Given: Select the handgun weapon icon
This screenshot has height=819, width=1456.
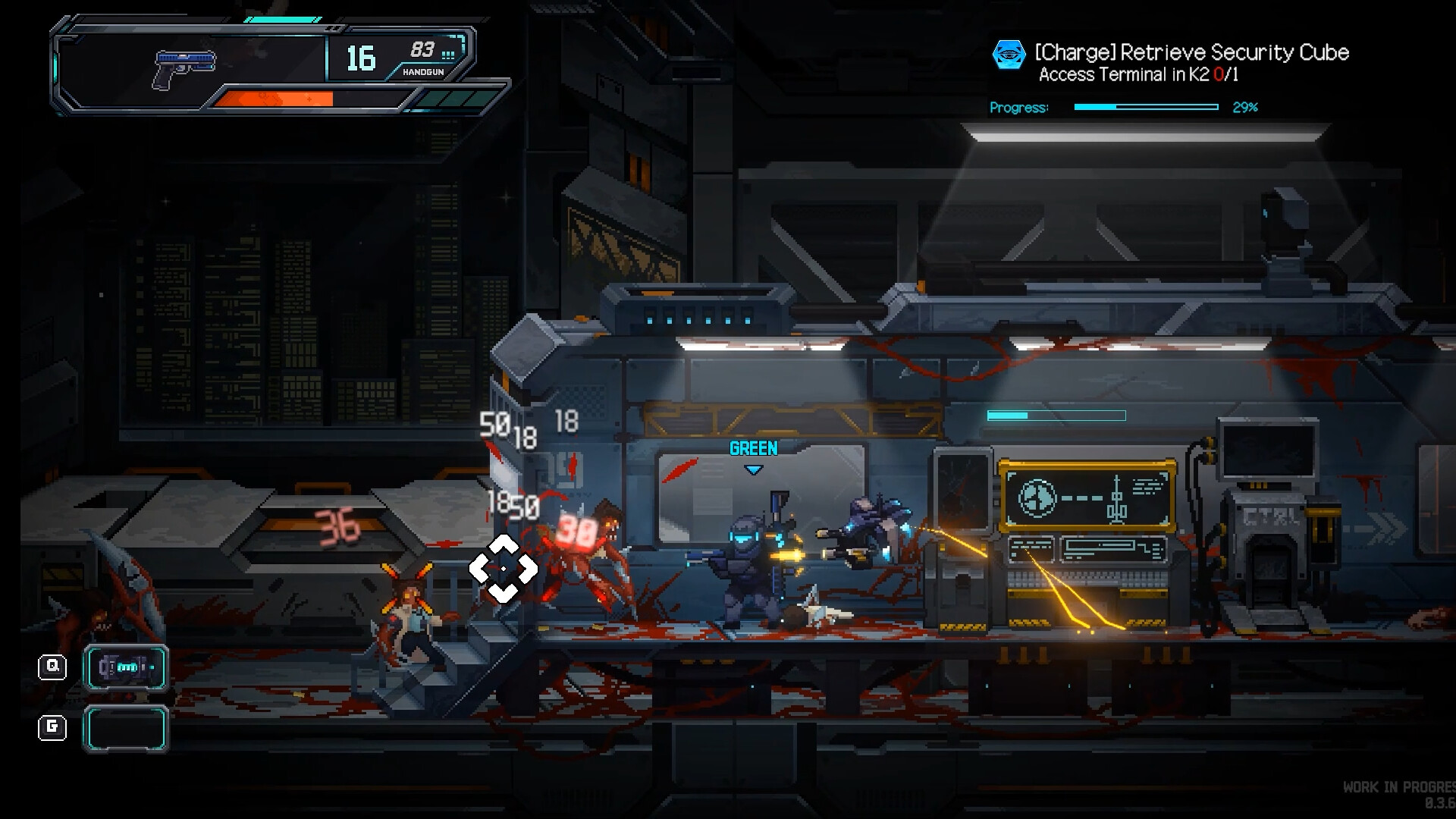Looking at the screenshot, I should [184, 69].
